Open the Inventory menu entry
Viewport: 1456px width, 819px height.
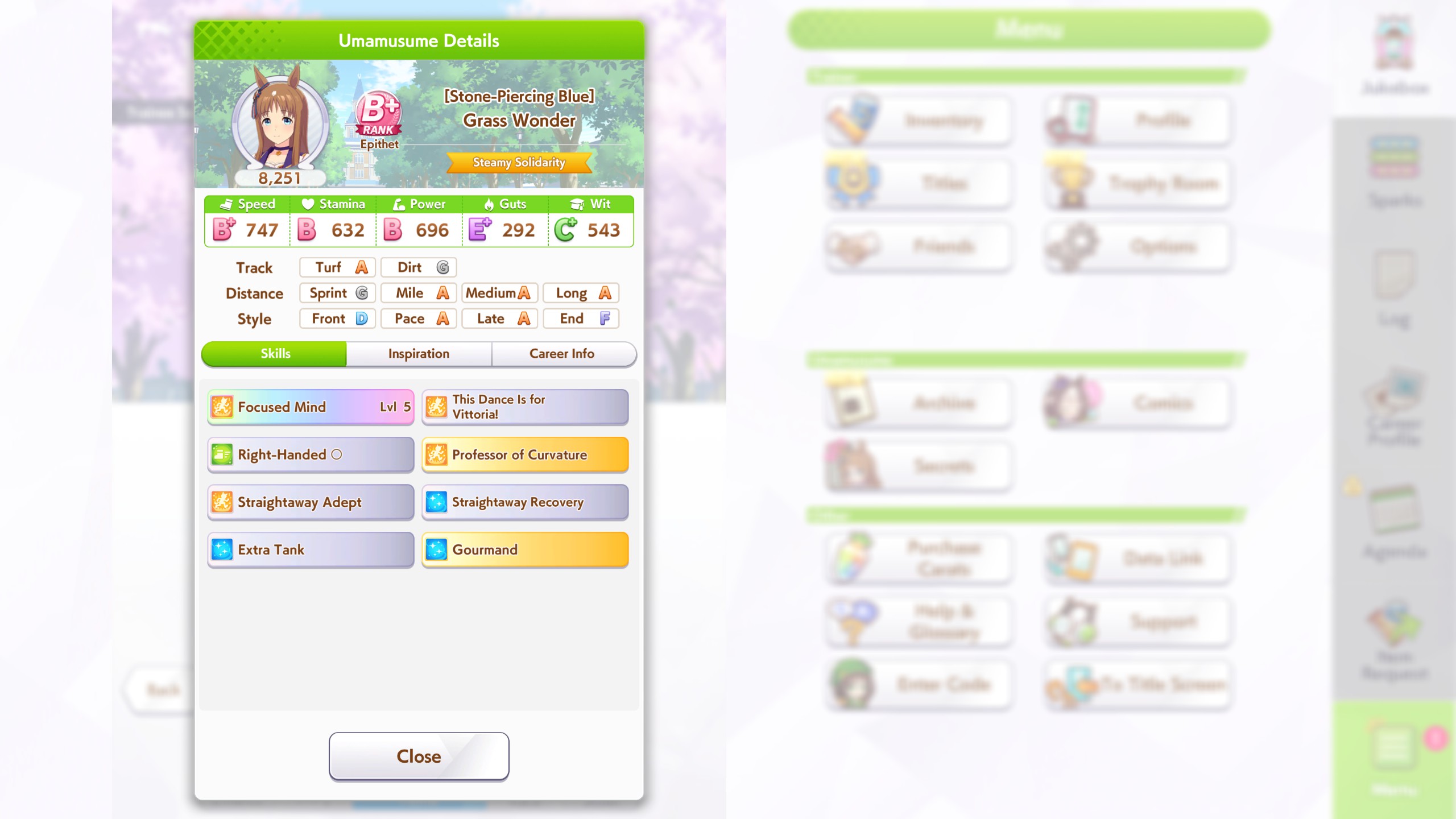918,120
